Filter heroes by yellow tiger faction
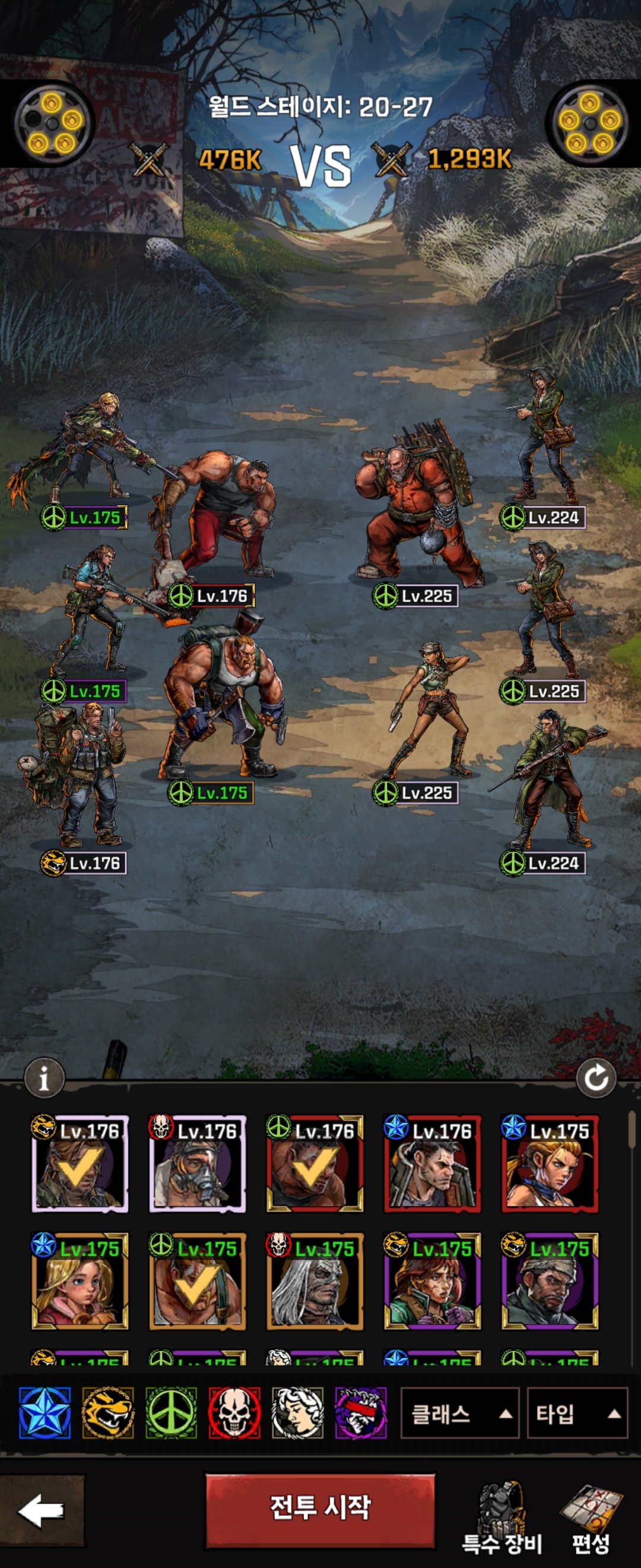Viewport: 641px width, 1568px height. pos(108,1414)
